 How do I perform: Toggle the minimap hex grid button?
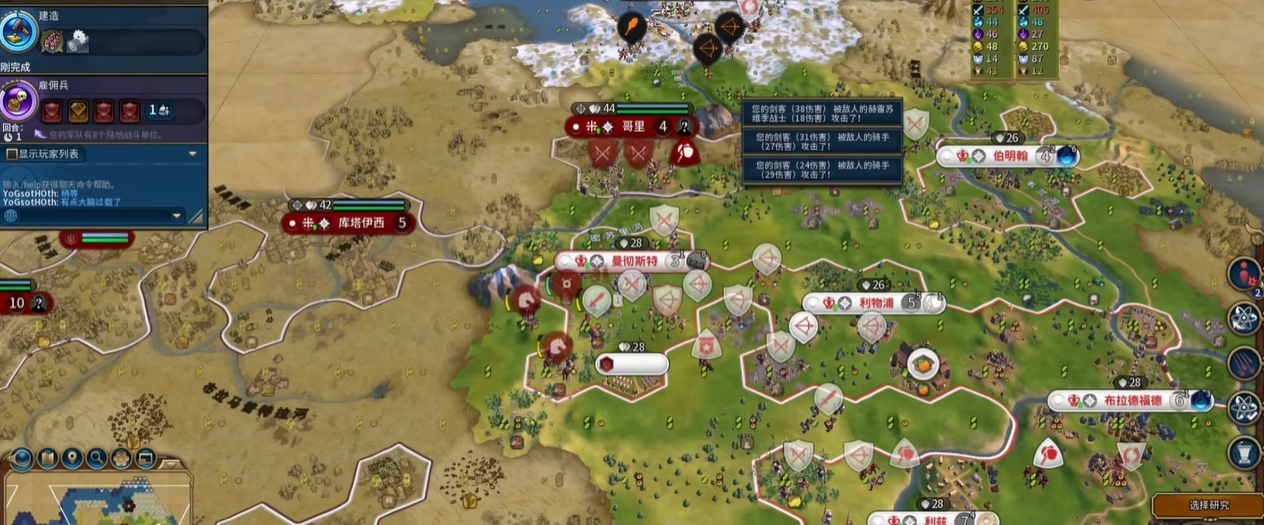tap(121, 459)
